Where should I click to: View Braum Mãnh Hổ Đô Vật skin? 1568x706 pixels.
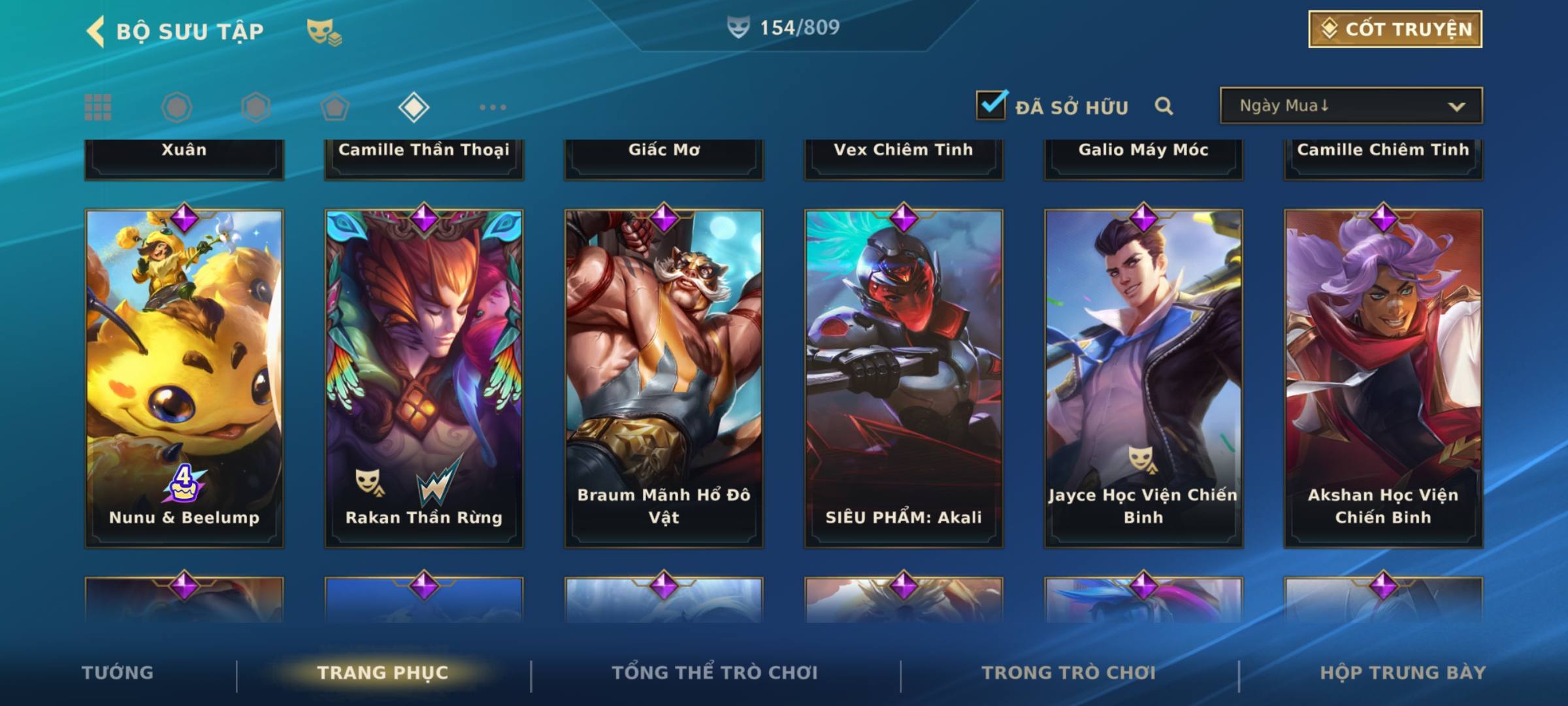point(664,378)
